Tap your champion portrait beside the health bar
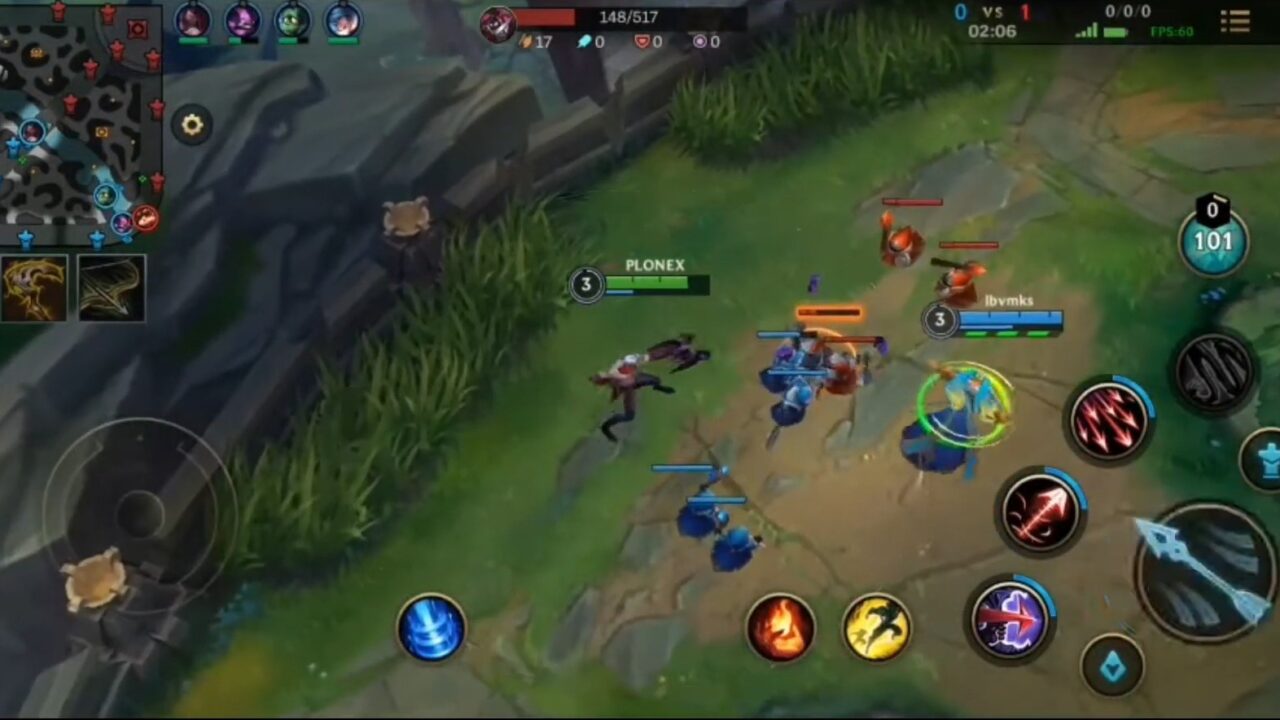The width and height of the screenshot is (1280, 720). pos(497,24)
